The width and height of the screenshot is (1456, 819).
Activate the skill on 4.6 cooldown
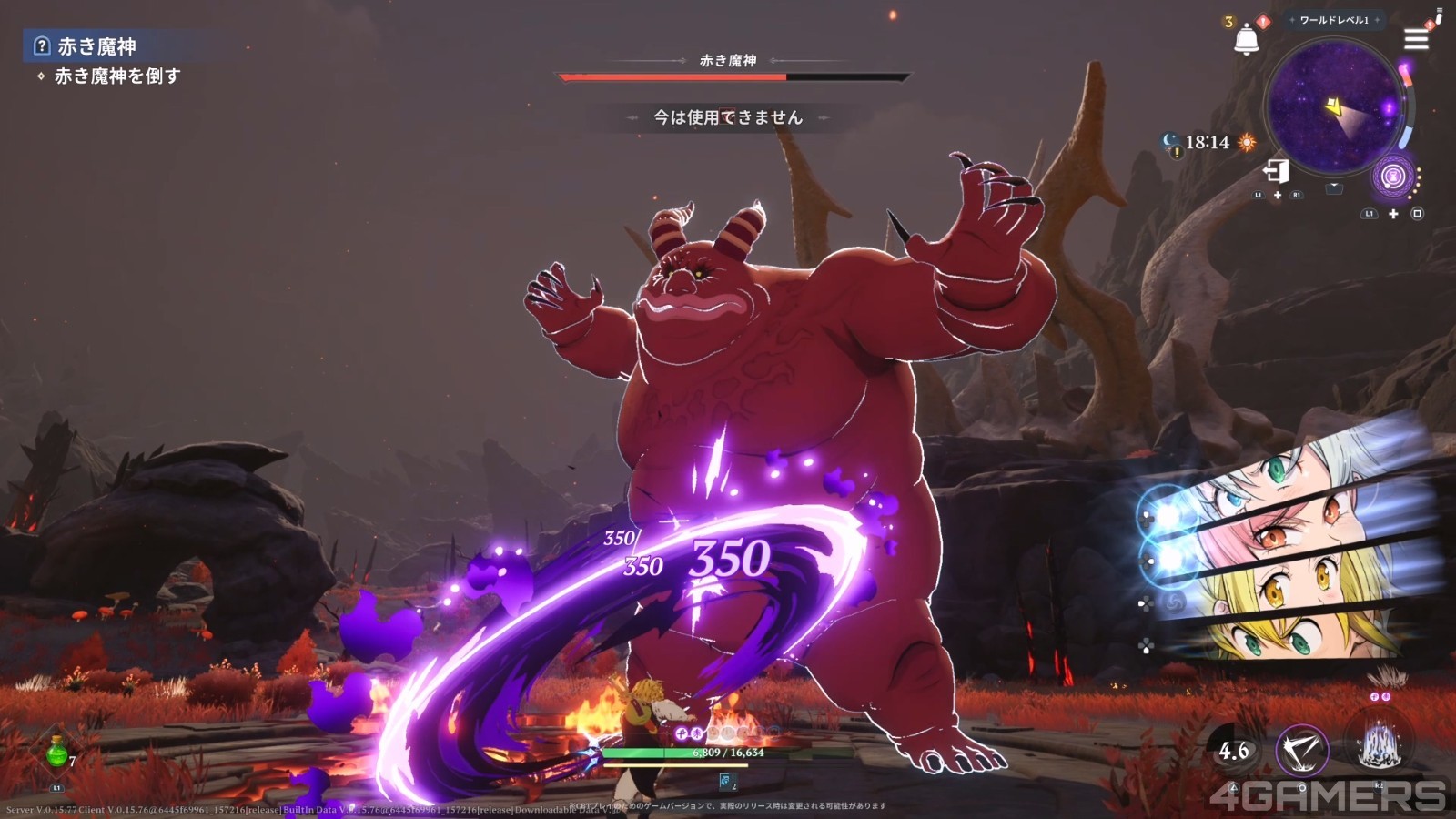click(1234, 751)
